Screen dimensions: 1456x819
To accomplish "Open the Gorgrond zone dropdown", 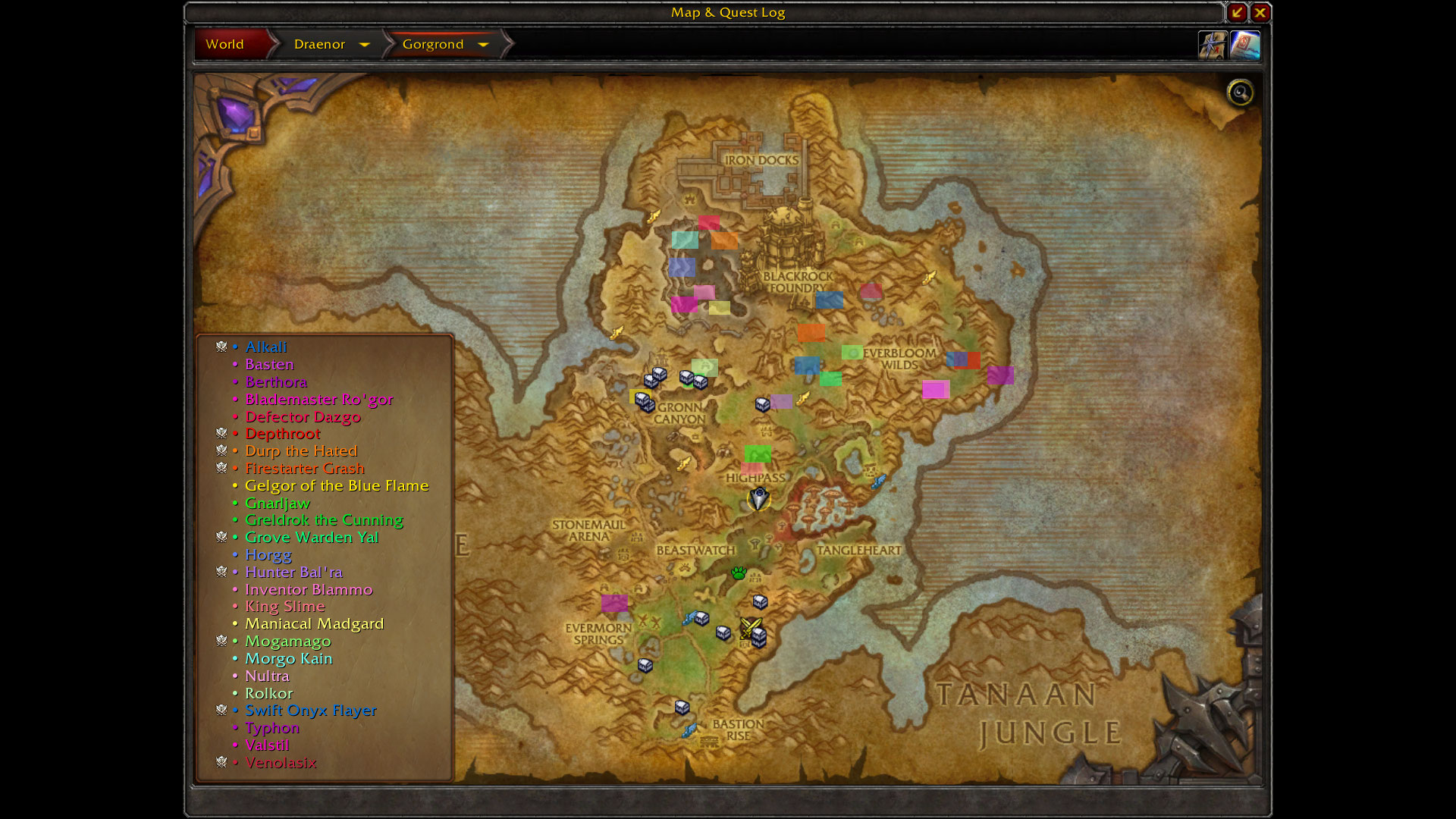I will pos(483,45).
